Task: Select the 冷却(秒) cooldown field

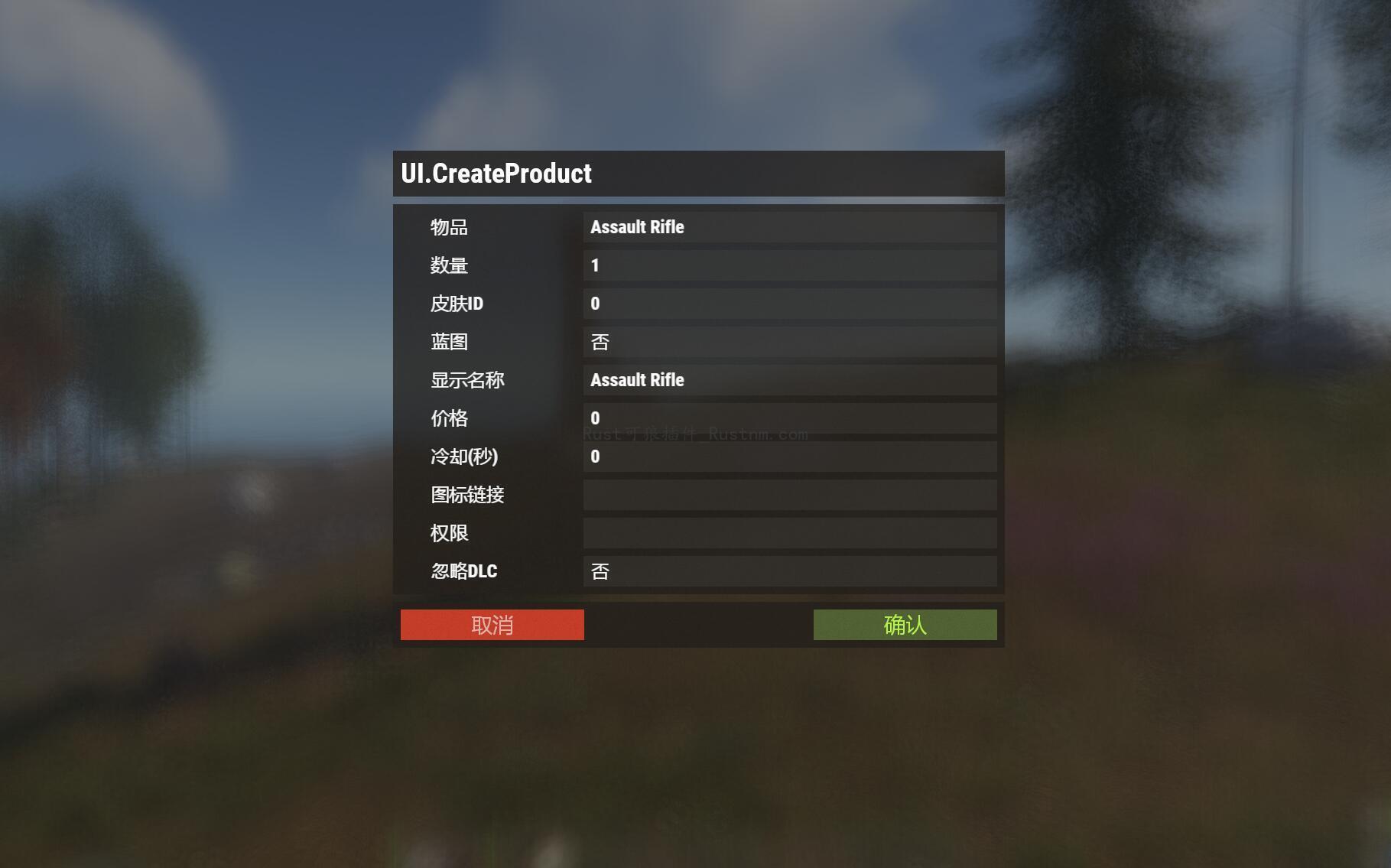Action: 791,457
